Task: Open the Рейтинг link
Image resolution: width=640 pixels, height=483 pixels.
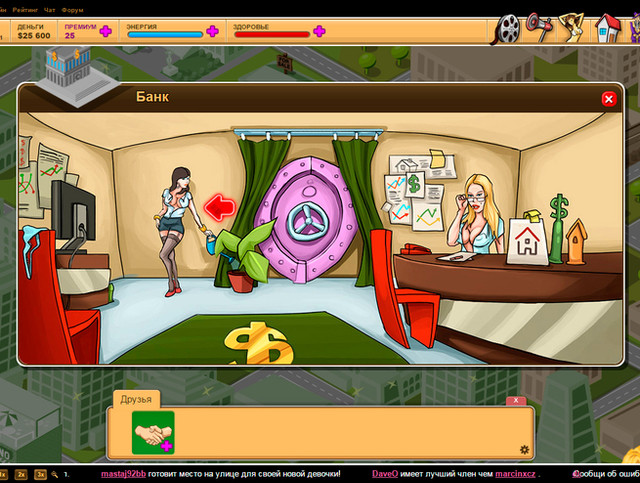Action: click(25, 9)
